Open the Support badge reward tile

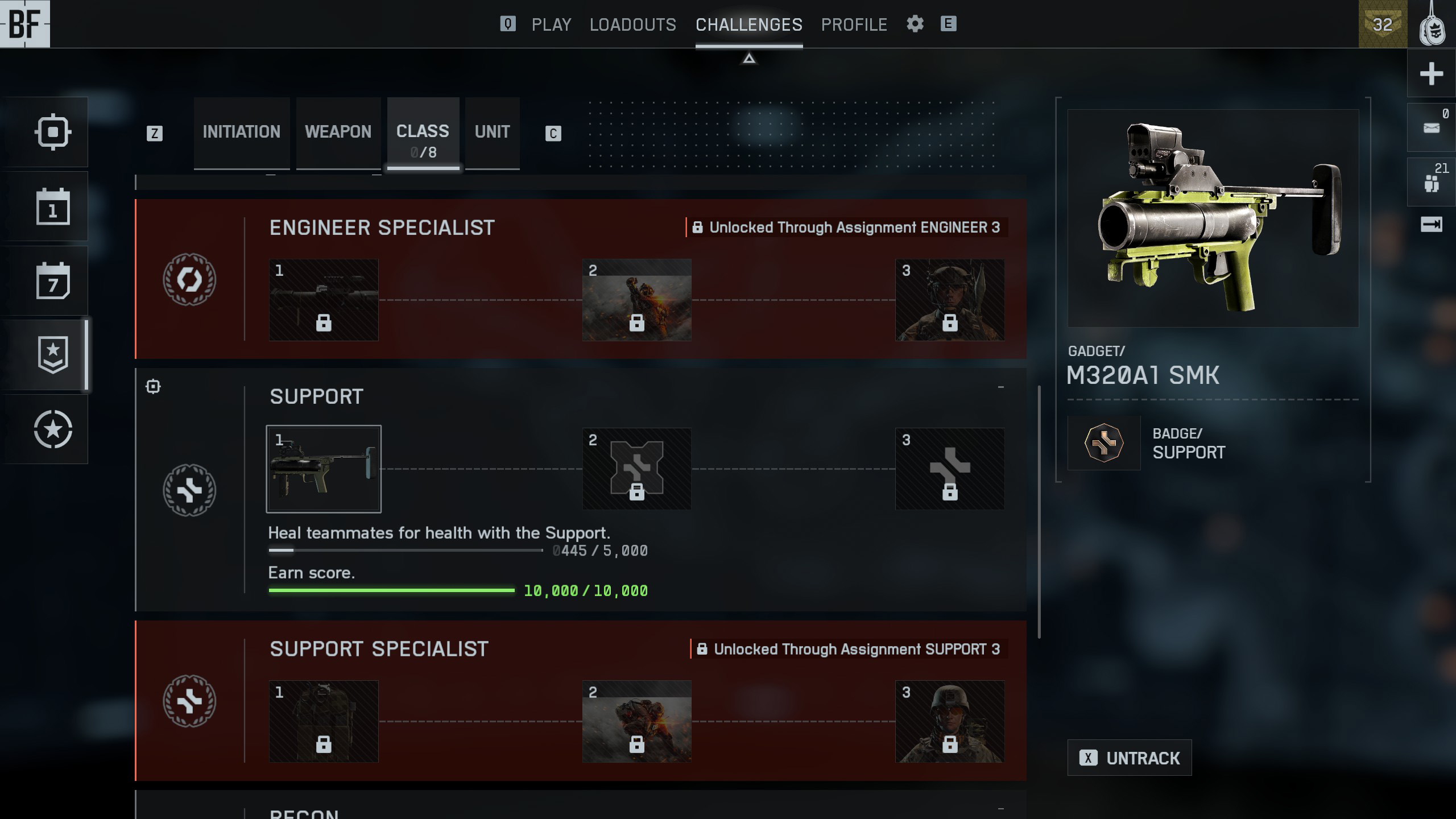pos(1103,442)
